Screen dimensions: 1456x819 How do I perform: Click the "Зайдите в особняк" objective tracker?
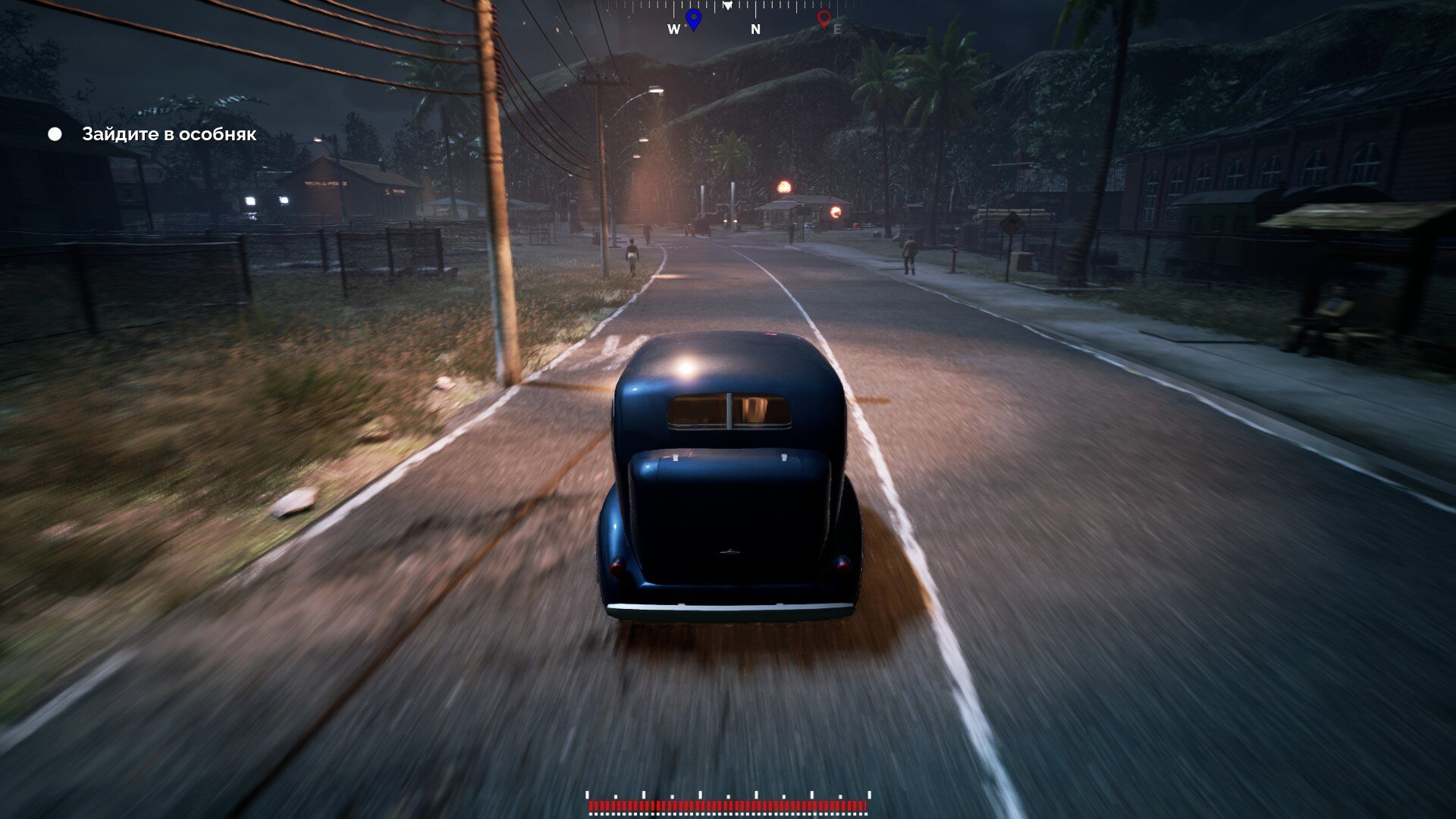coord(168,134)
